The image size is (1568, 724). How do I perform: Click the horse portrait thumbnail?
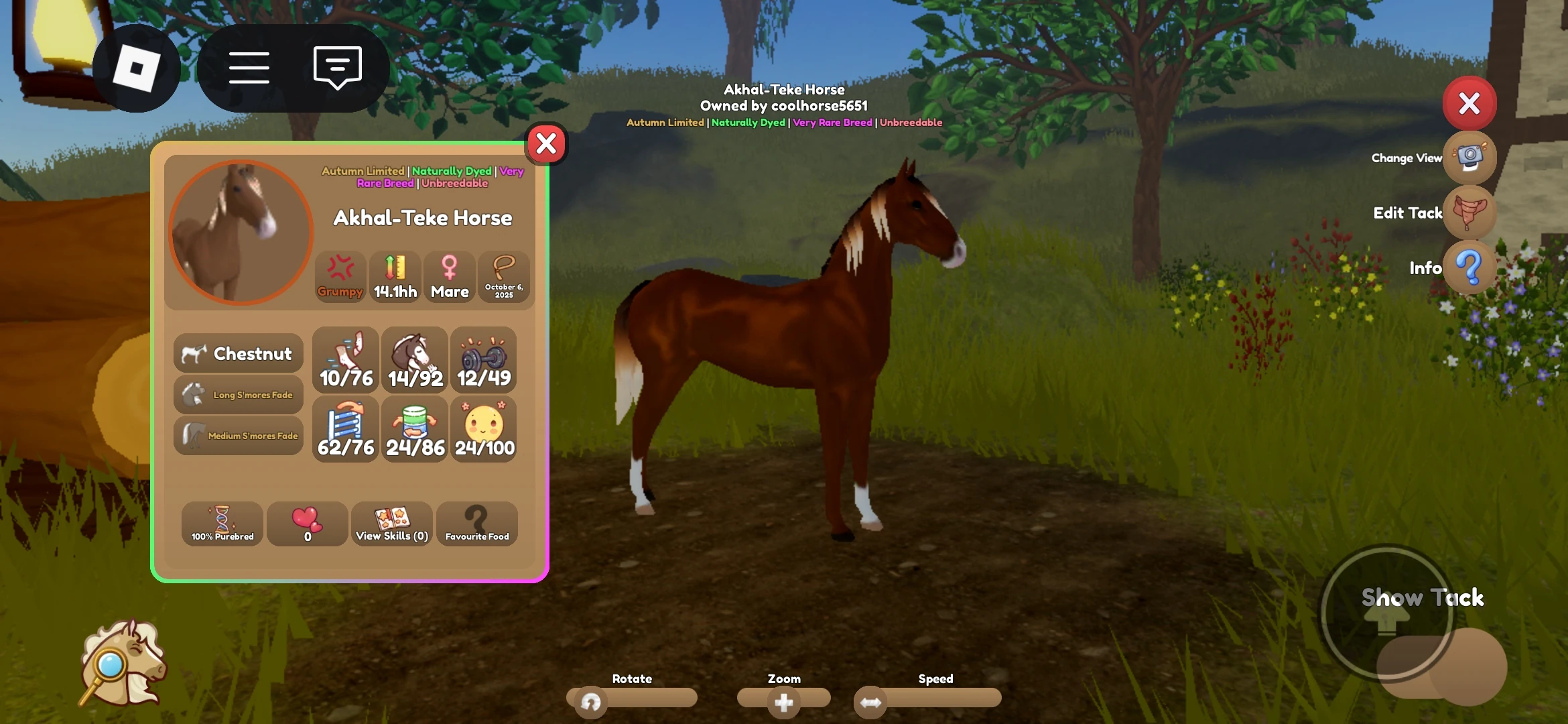click(239, 230)
